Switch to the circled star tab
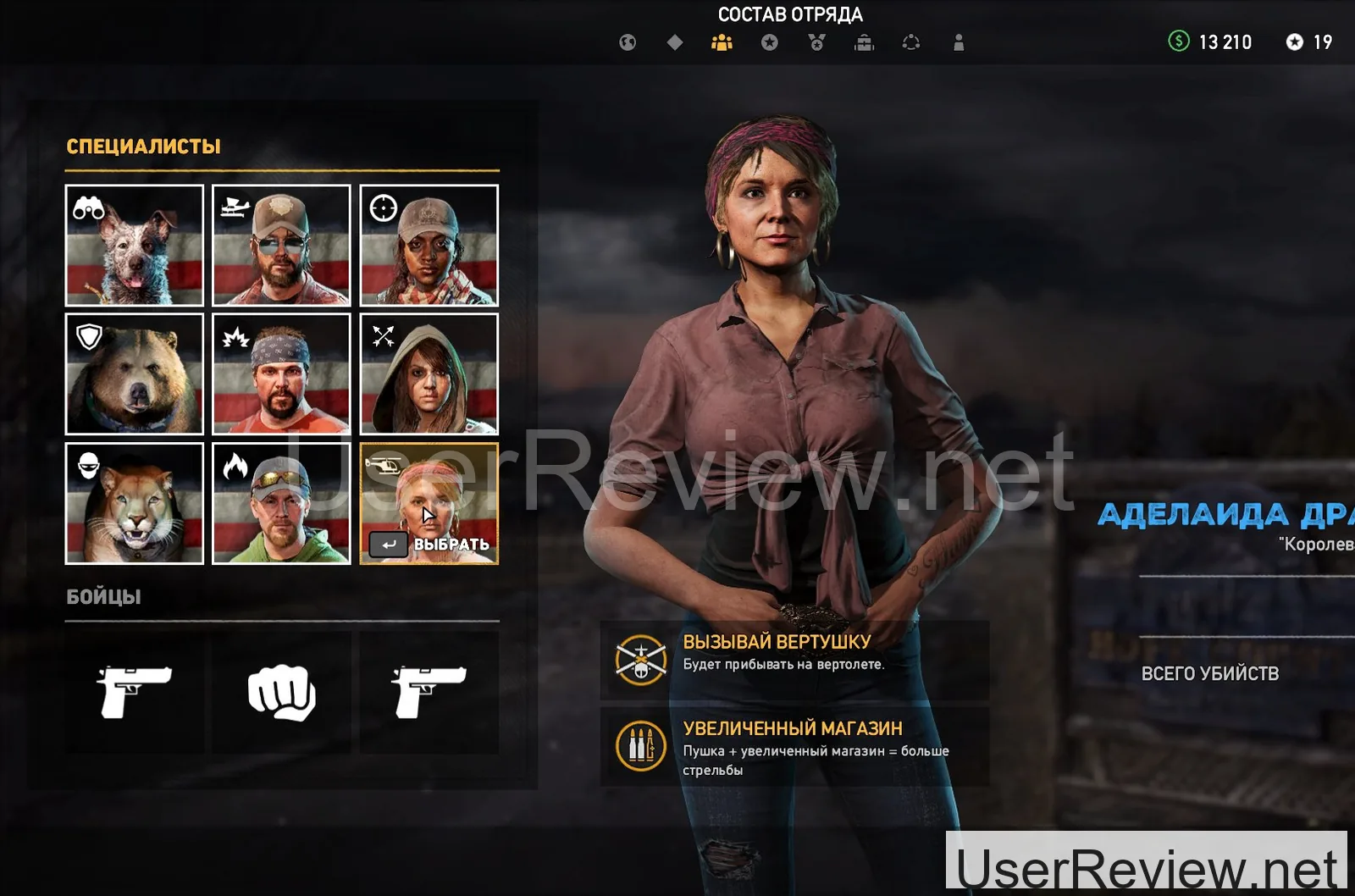The width and height of the screenshot is (1355, 896). [x=769, y=42]
